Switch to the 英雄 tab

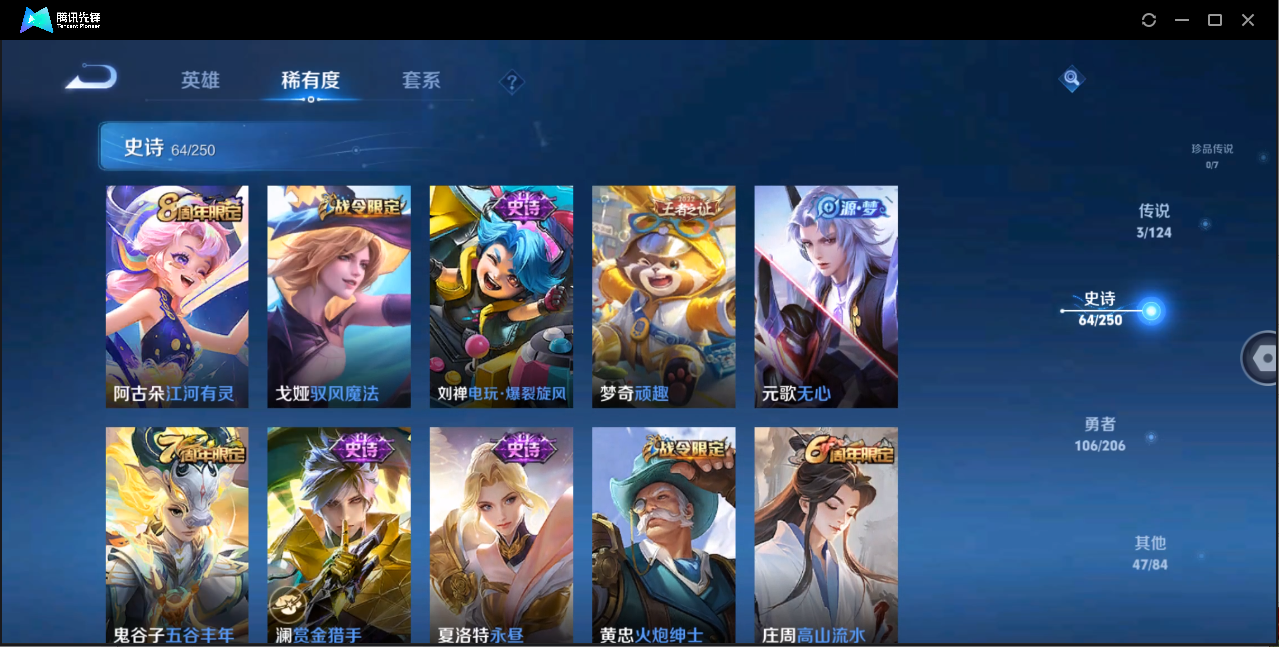[200, 81]
